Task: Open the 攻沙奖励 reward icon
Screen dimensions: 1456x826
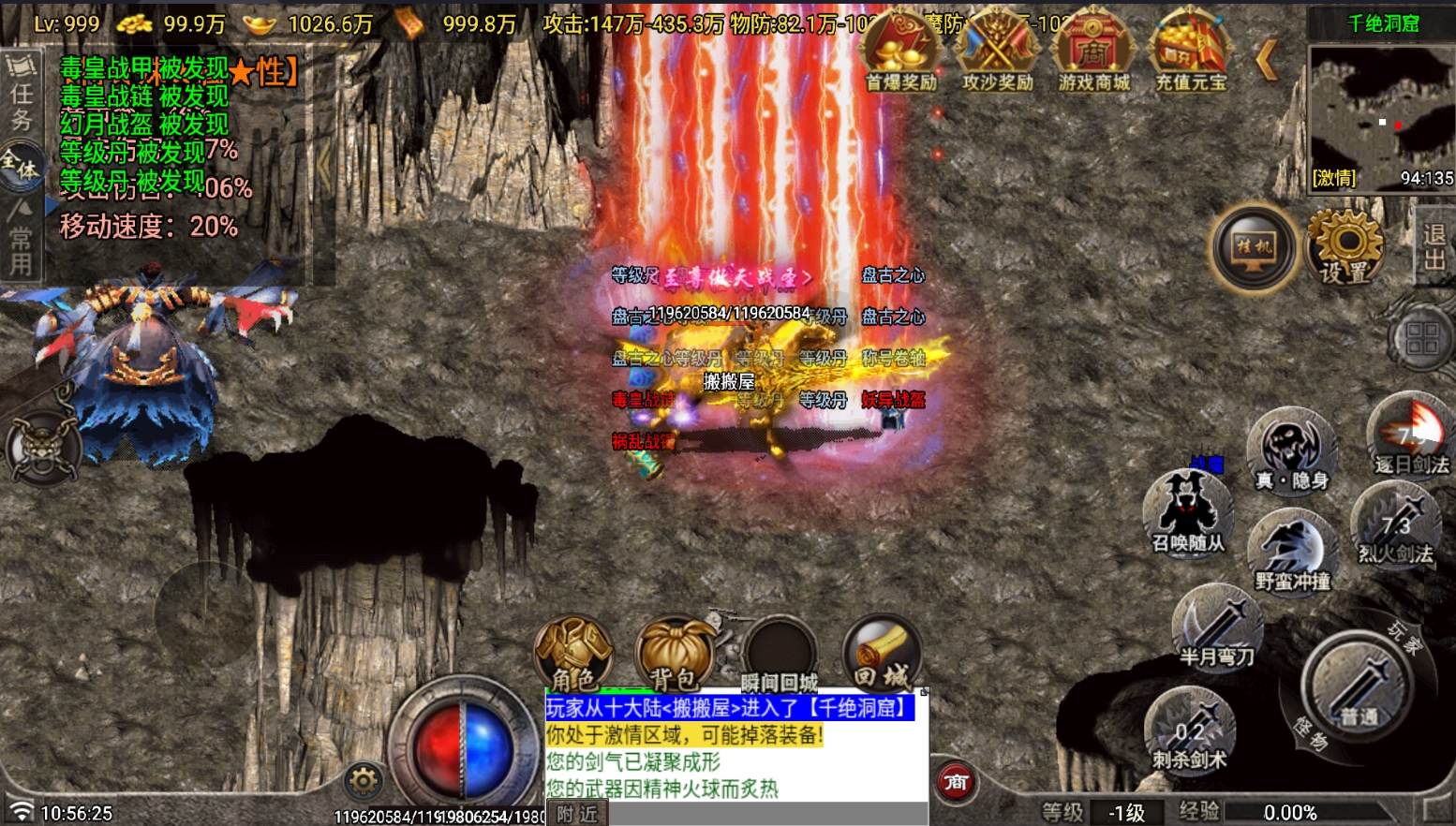Action: [x=998, y=52]
